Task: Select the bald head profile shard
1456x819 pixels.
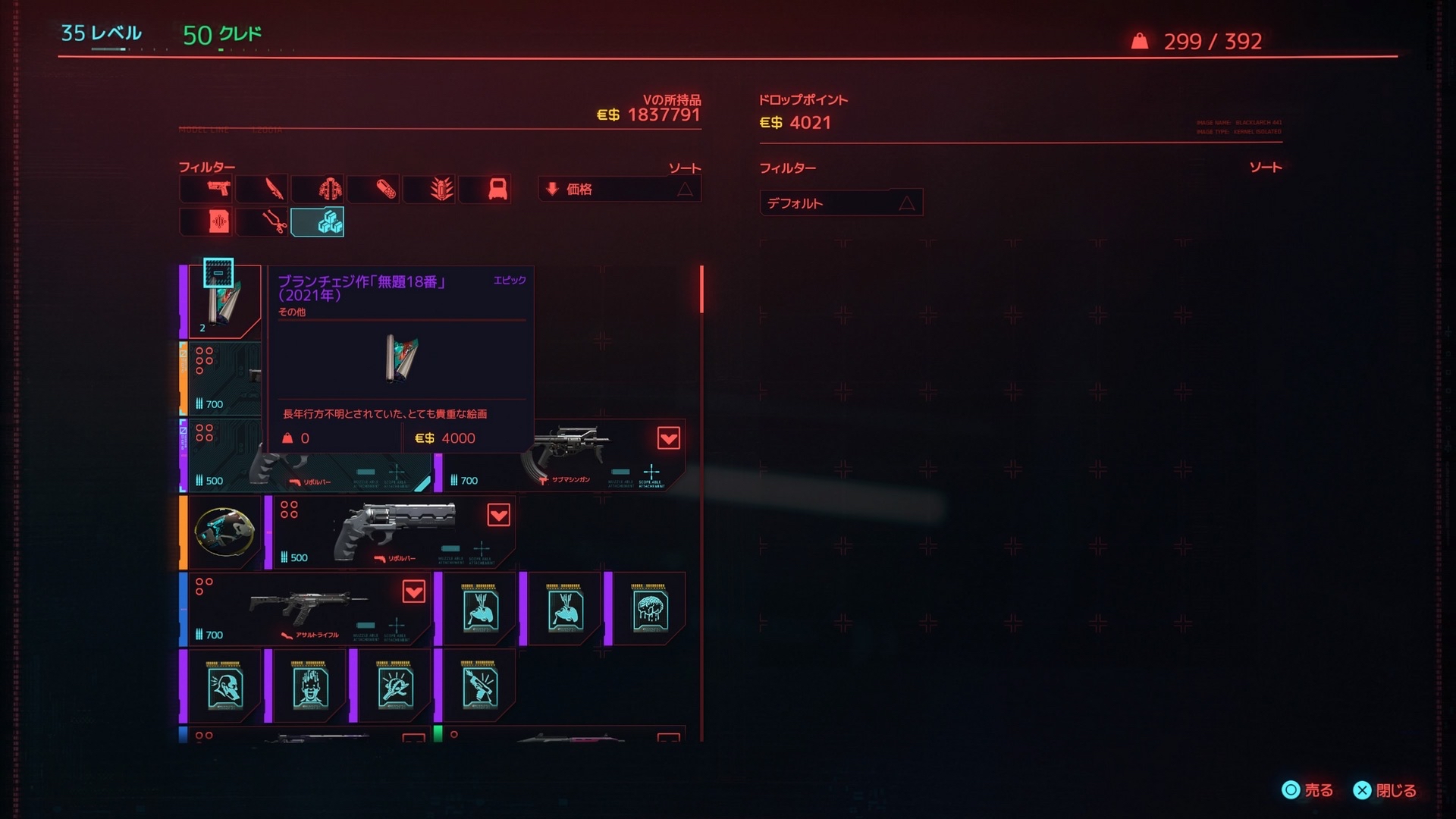Action: coord(224,686)
